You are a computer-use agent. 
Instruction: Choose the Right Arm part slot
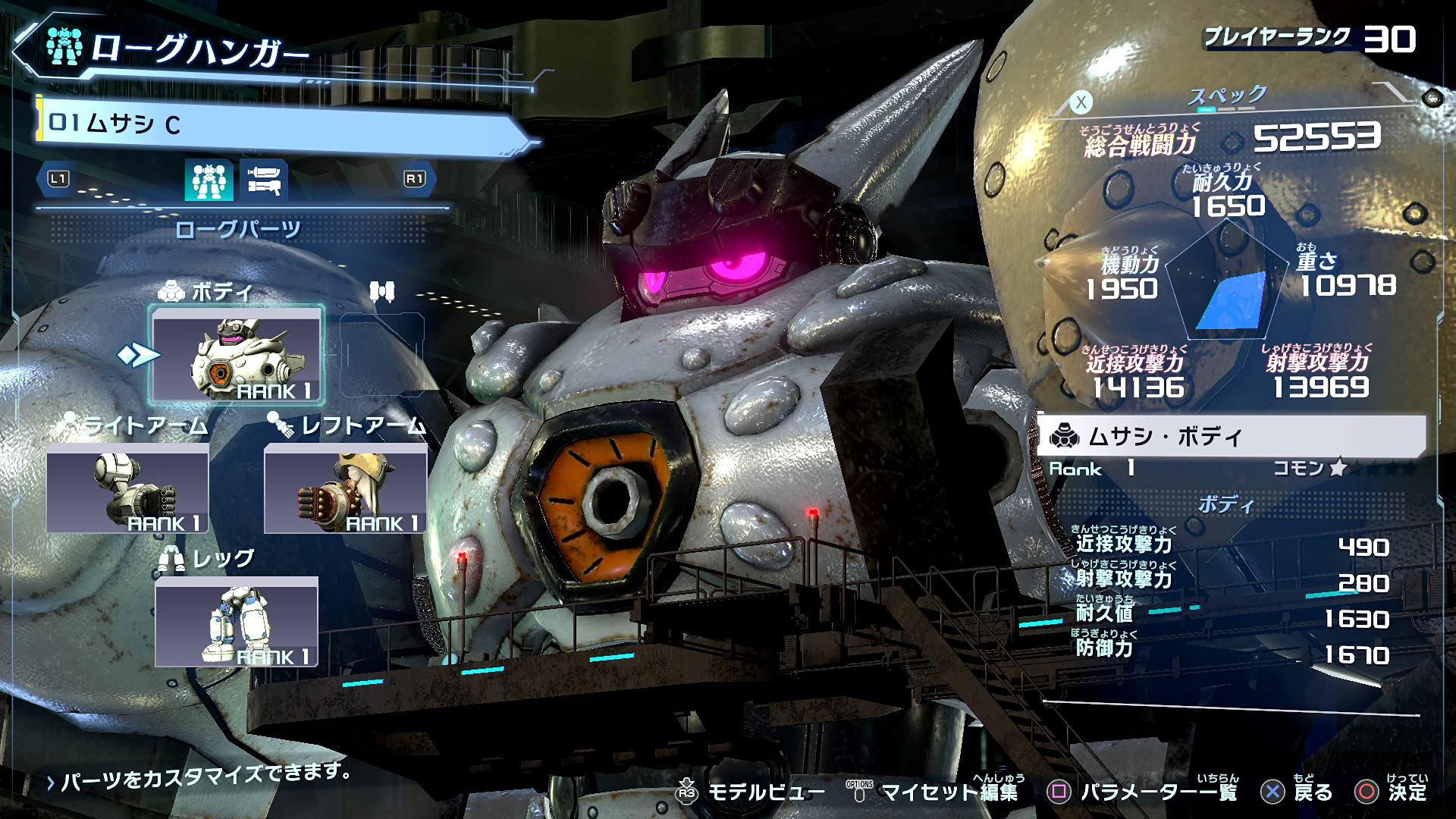127,489
